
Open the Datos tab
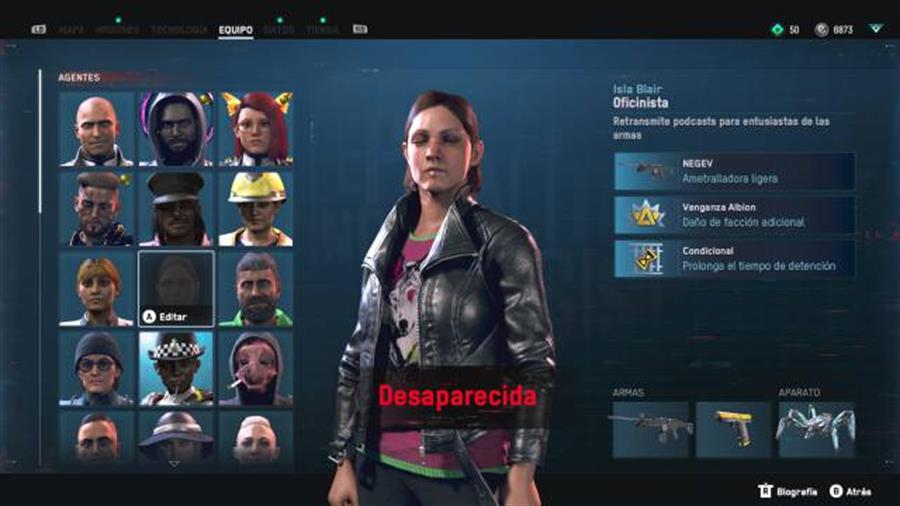279,30
